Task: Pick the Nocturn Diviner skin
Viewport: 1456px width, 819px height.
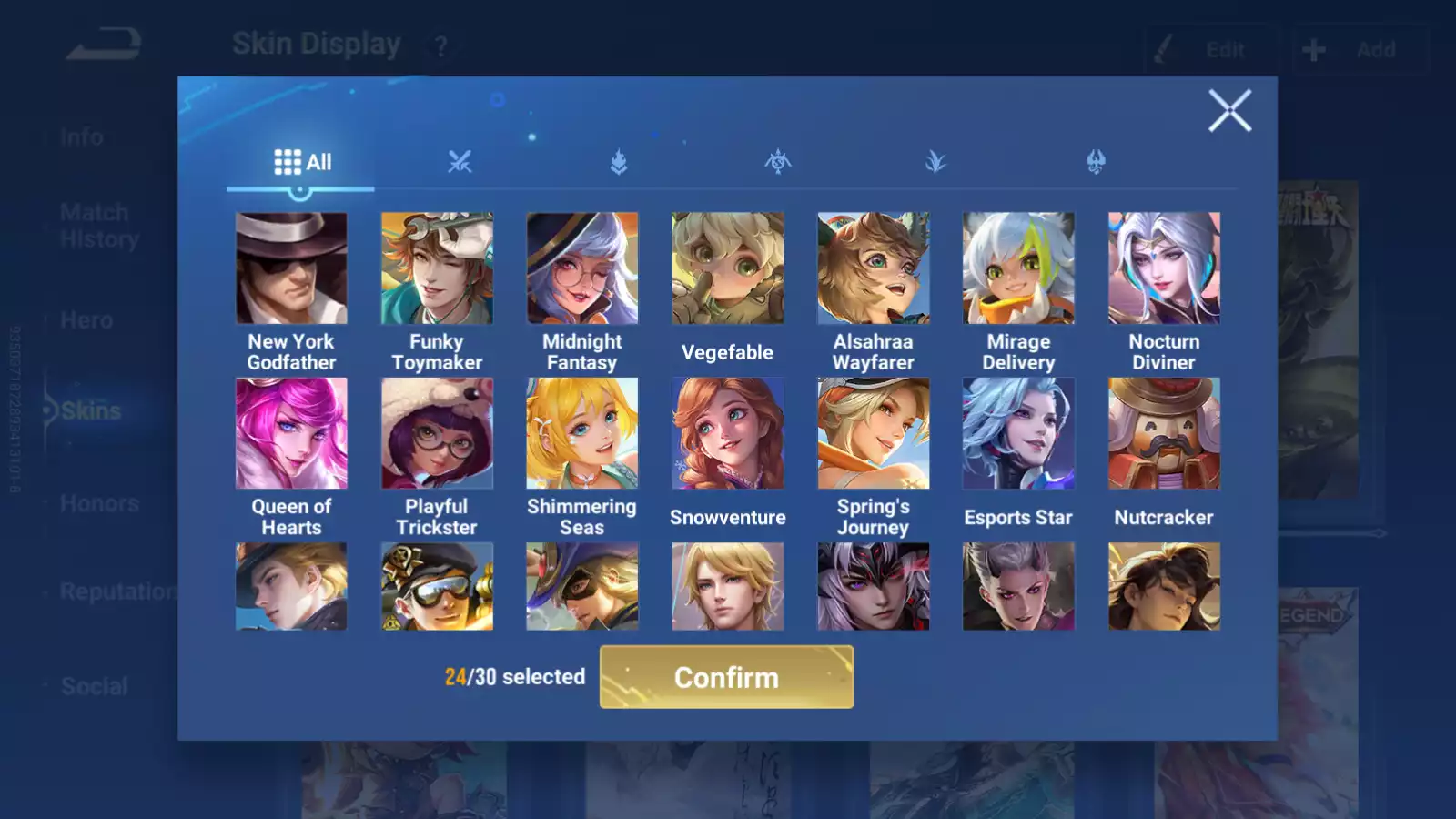Action: [1164, 268]
